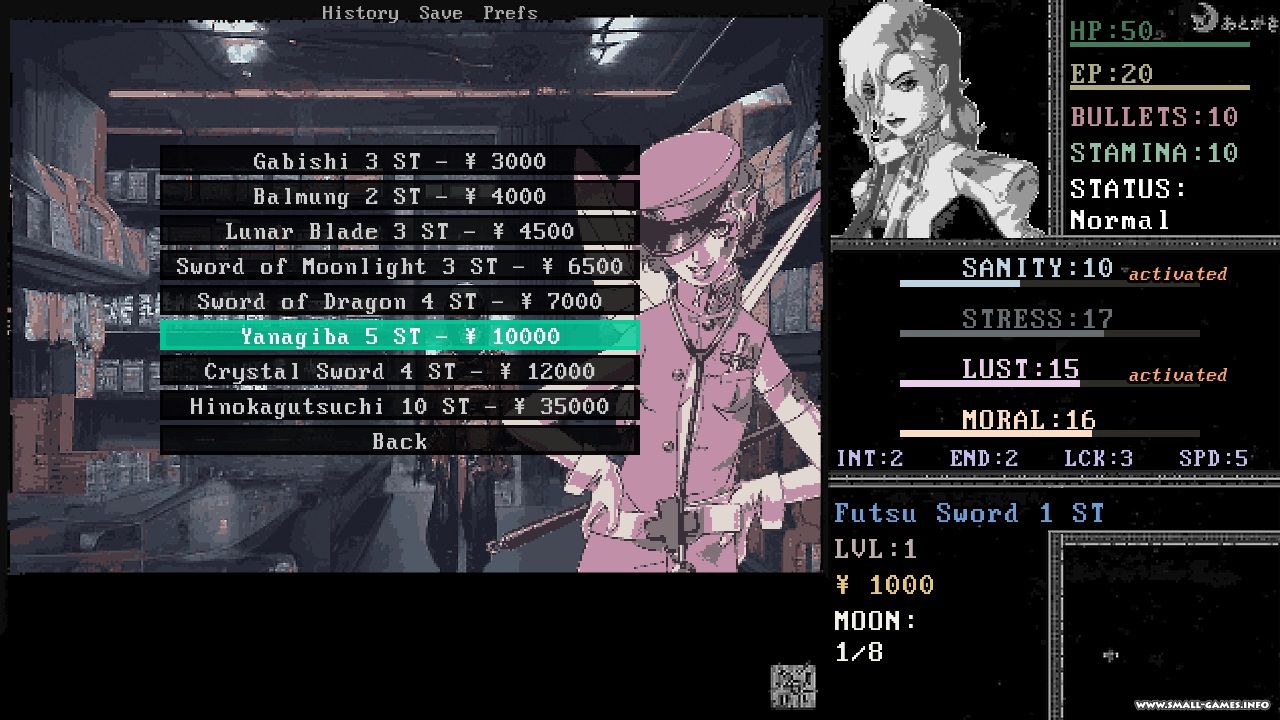Buy the Gabishi sword for ¥3000
Viewport: 1280px width, 720px height.
(x=399, y=161)
